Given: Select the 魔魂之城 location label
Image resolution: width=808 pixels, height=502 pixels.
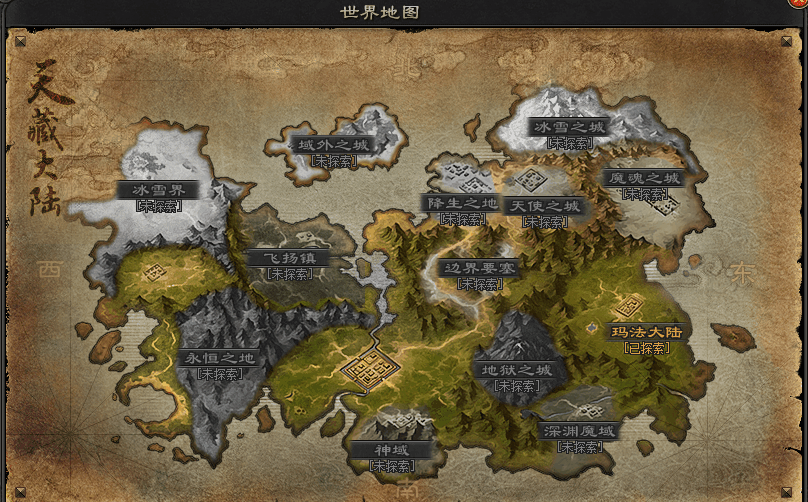Looking at the screenshot, I should tap(644, 179).
